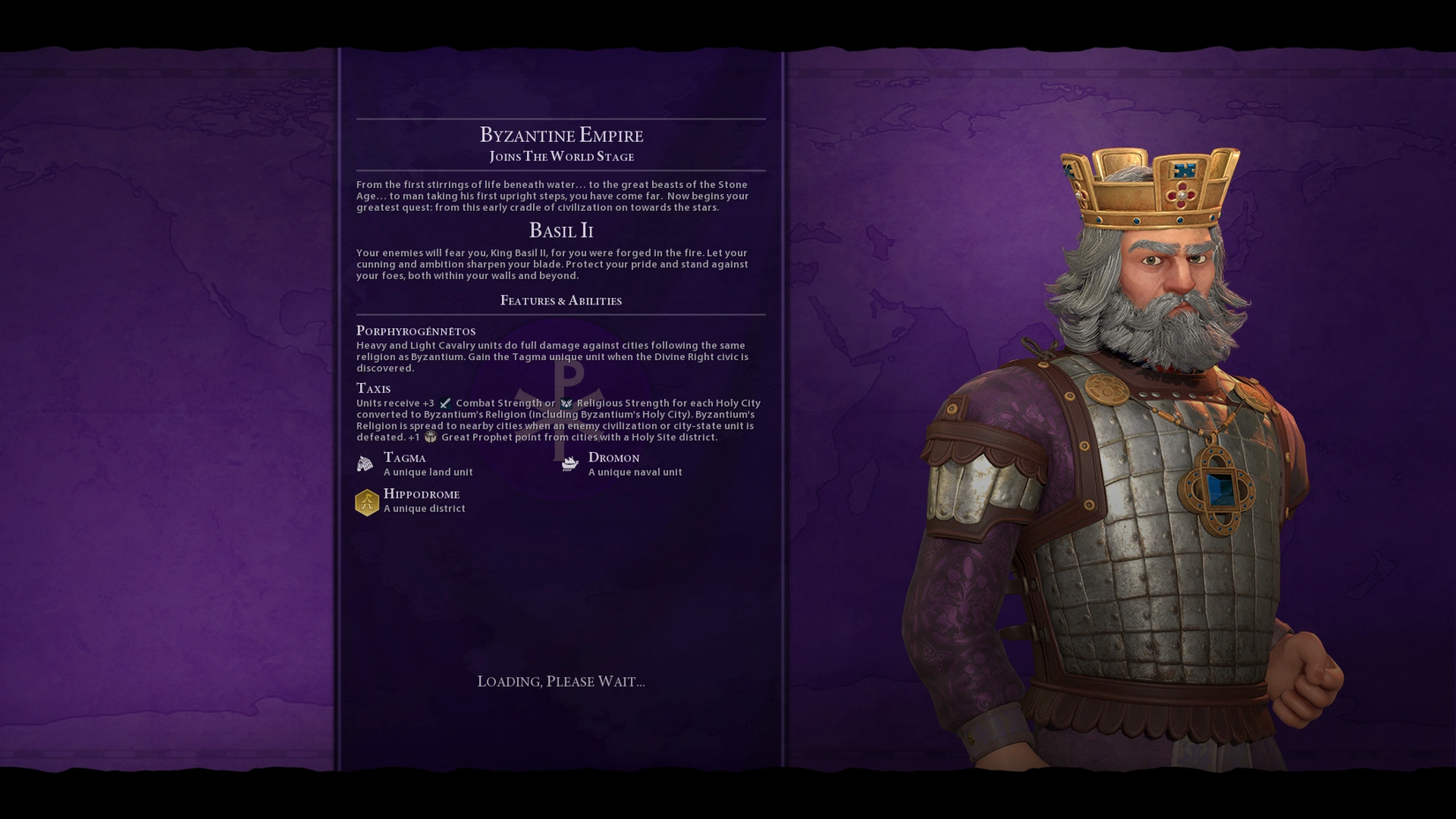Select the Tagma unique unit icon
This screenshot has height=819, width=1456.
pos(365,464)
